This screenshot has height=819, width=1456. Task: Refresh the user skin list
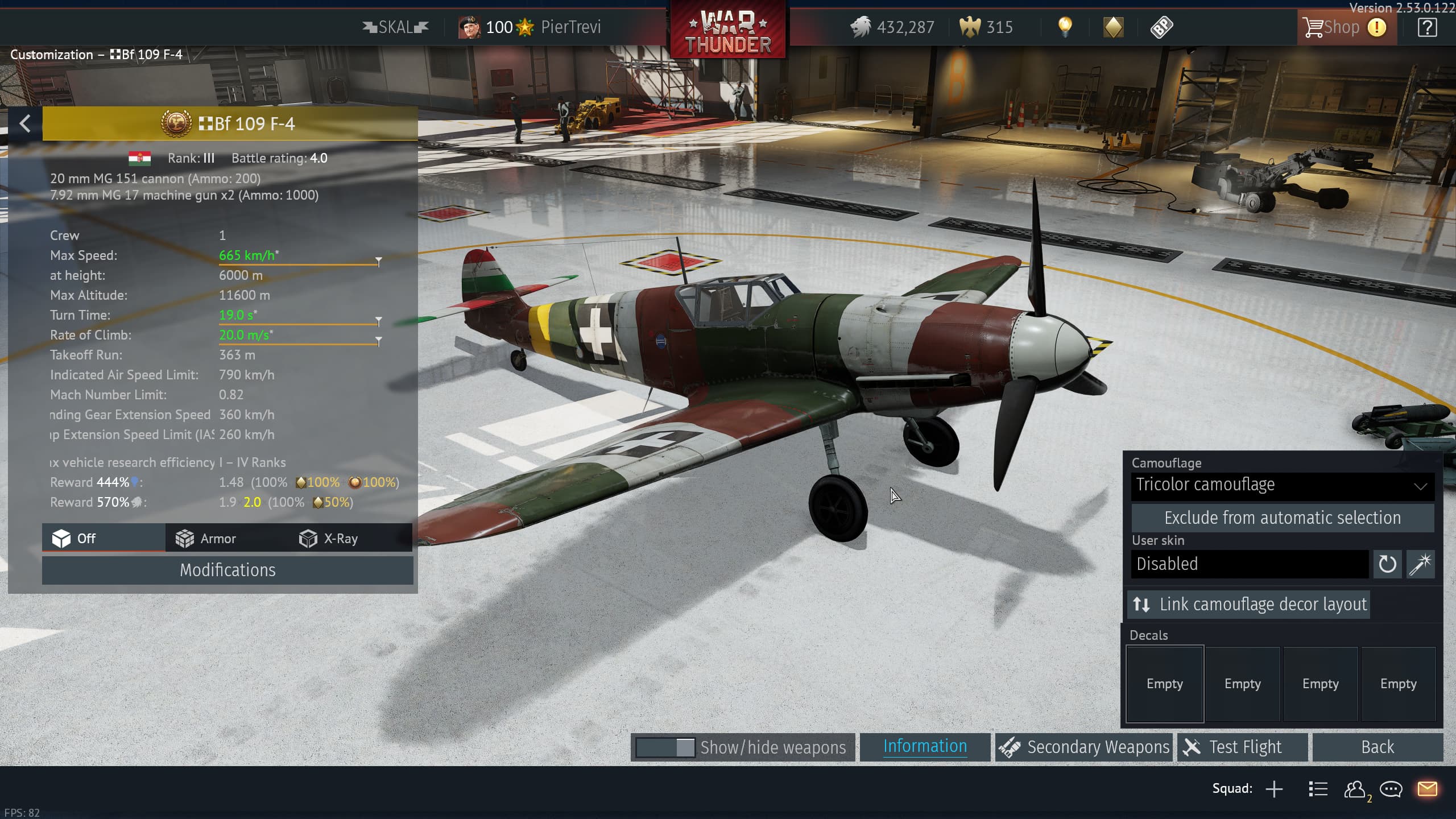coord(1387,564)
